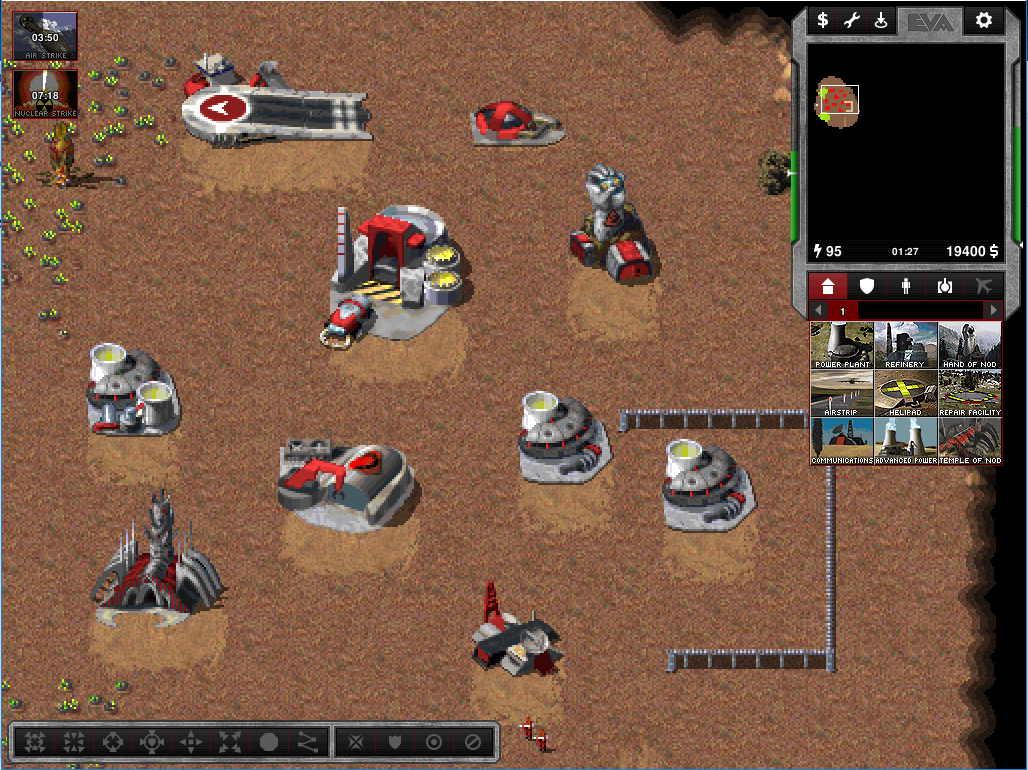Build a Communications center

click(x=842, y=441)
